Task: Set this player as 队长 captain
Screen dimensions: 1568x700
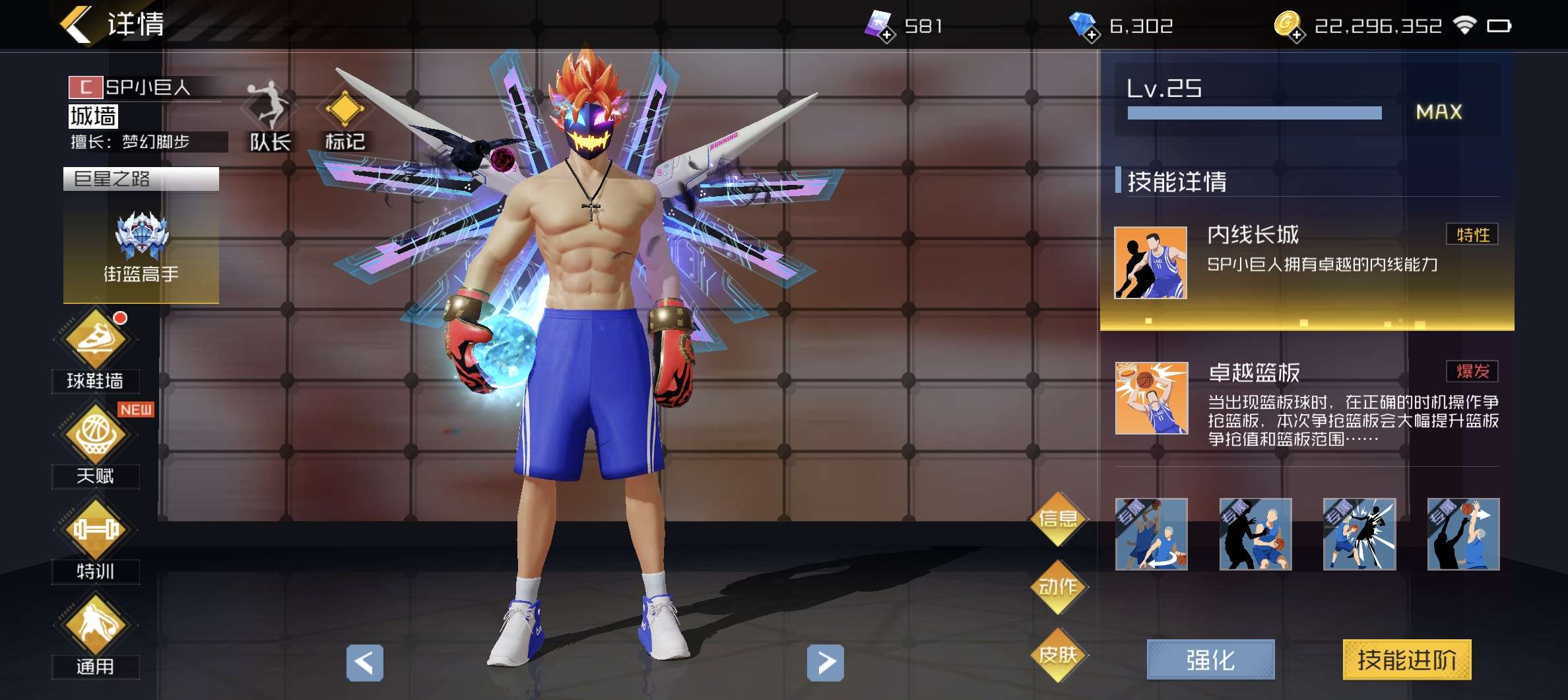Action: [x=269, y=112]
